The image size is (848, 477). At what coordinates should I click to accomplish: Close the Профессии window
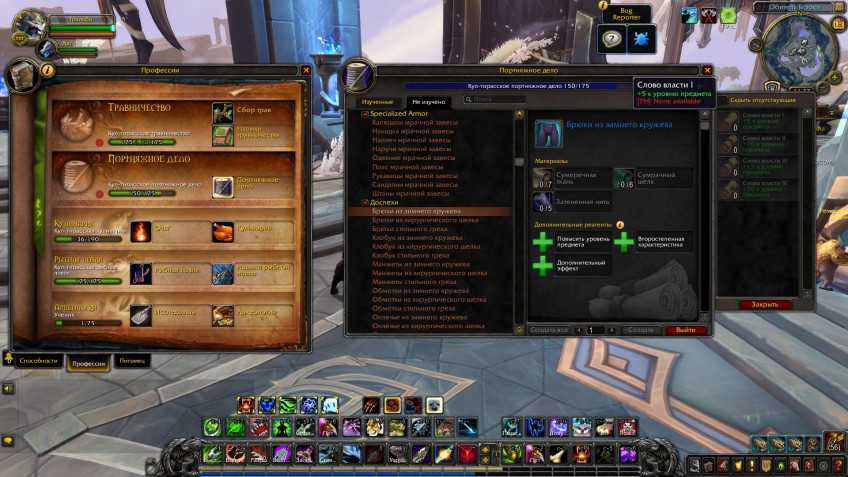click(x=306, y=71)
